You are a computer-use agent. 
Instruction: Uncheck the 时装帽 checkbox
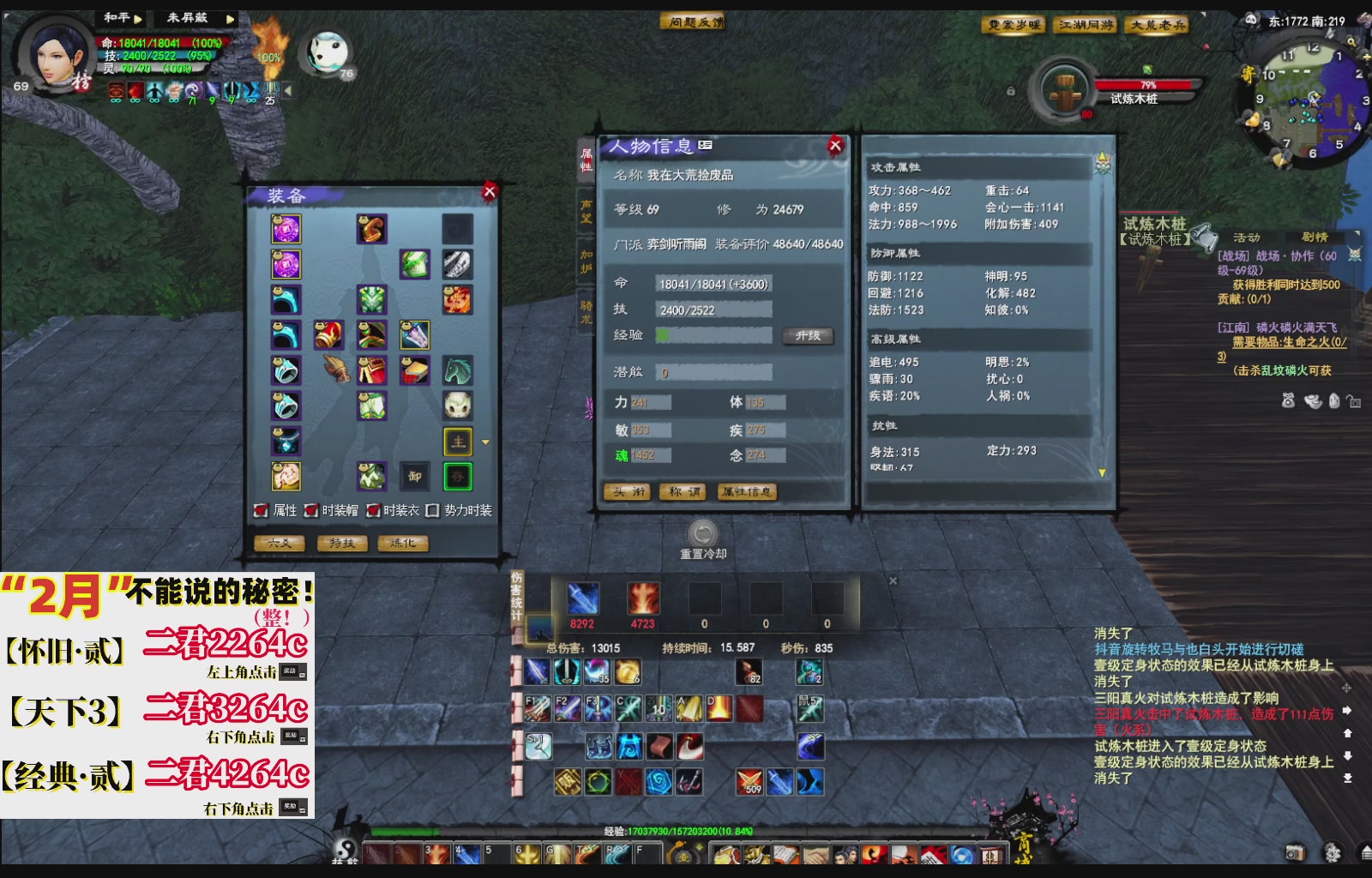coord(310,508)
